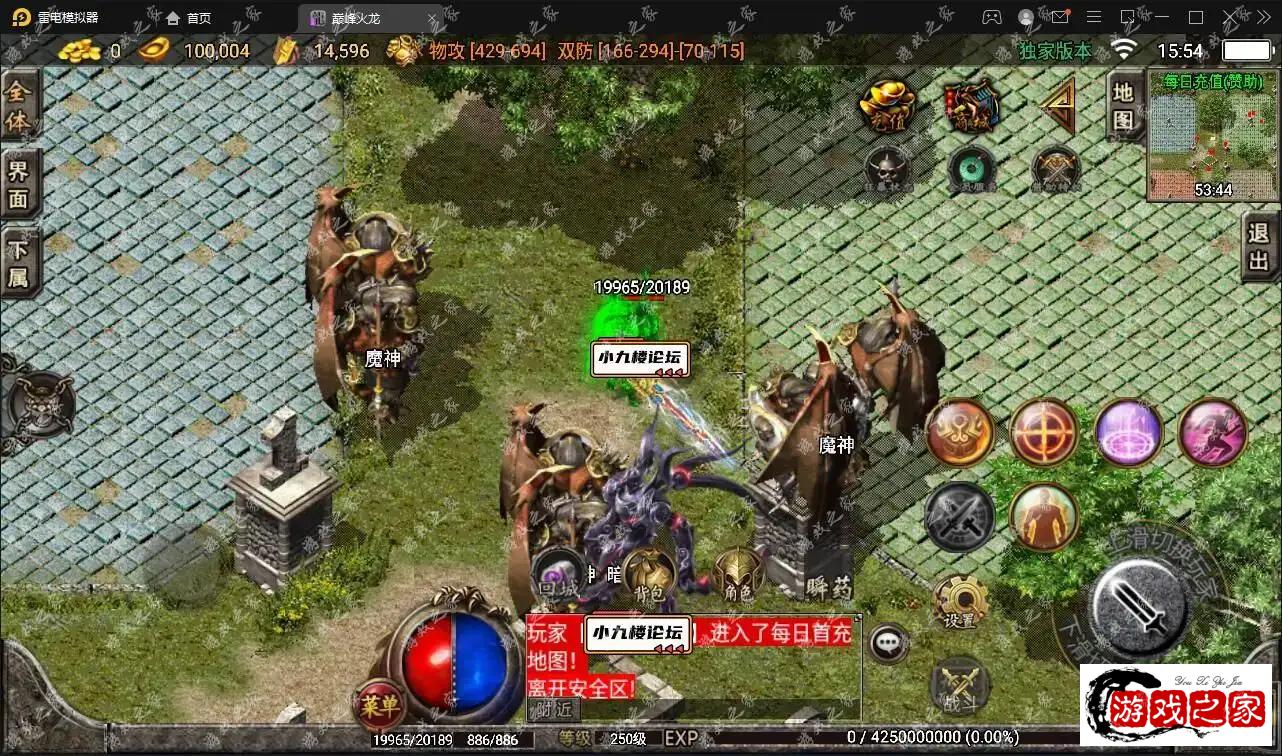Open the 地图 map button
This screenshot has height=756, width=1282.
click(1124, 105)
